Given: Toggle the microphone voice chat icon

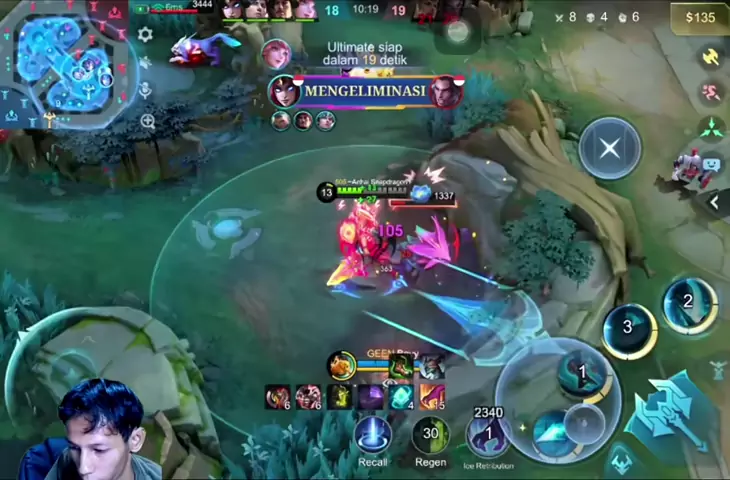Looking at the screenshot, I should 146,90.
